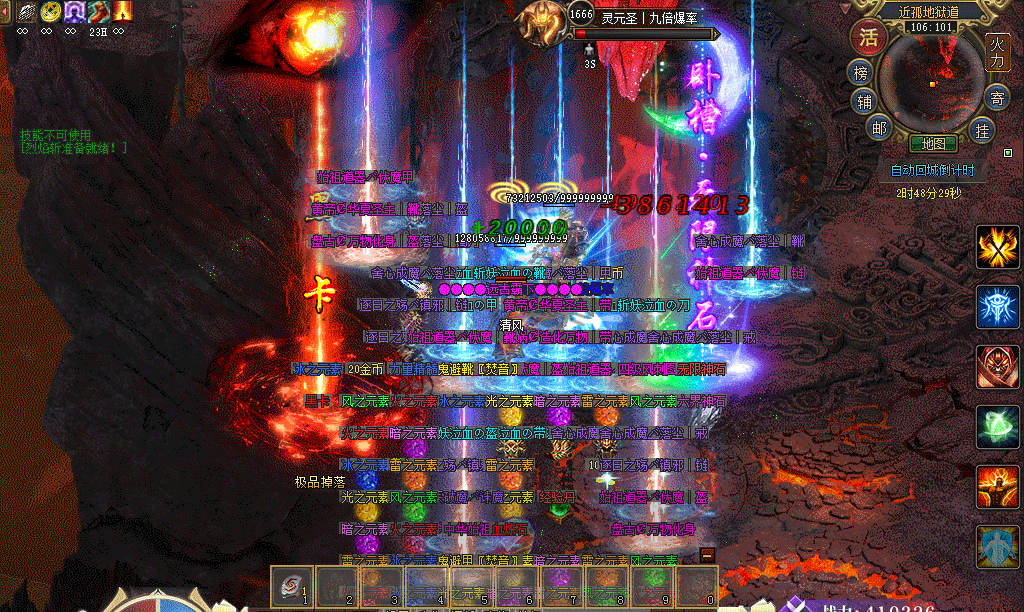Click the red 活 round button
Image resolution: width=1024 pixels, height=612 pixels.
point(868,38)
